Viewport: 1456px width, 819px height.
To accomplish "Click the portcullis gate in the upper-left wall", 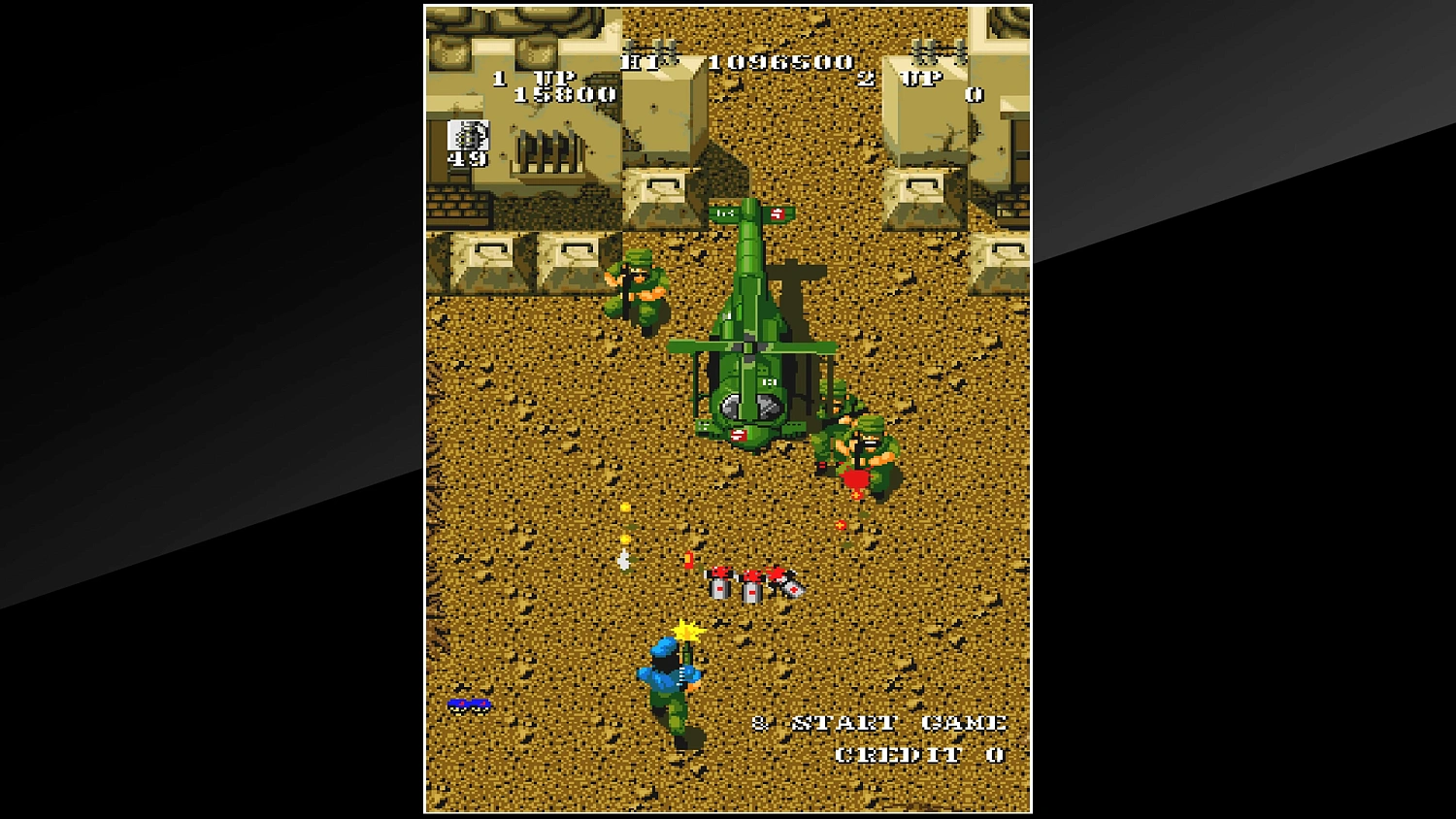I will click(546, 150).
